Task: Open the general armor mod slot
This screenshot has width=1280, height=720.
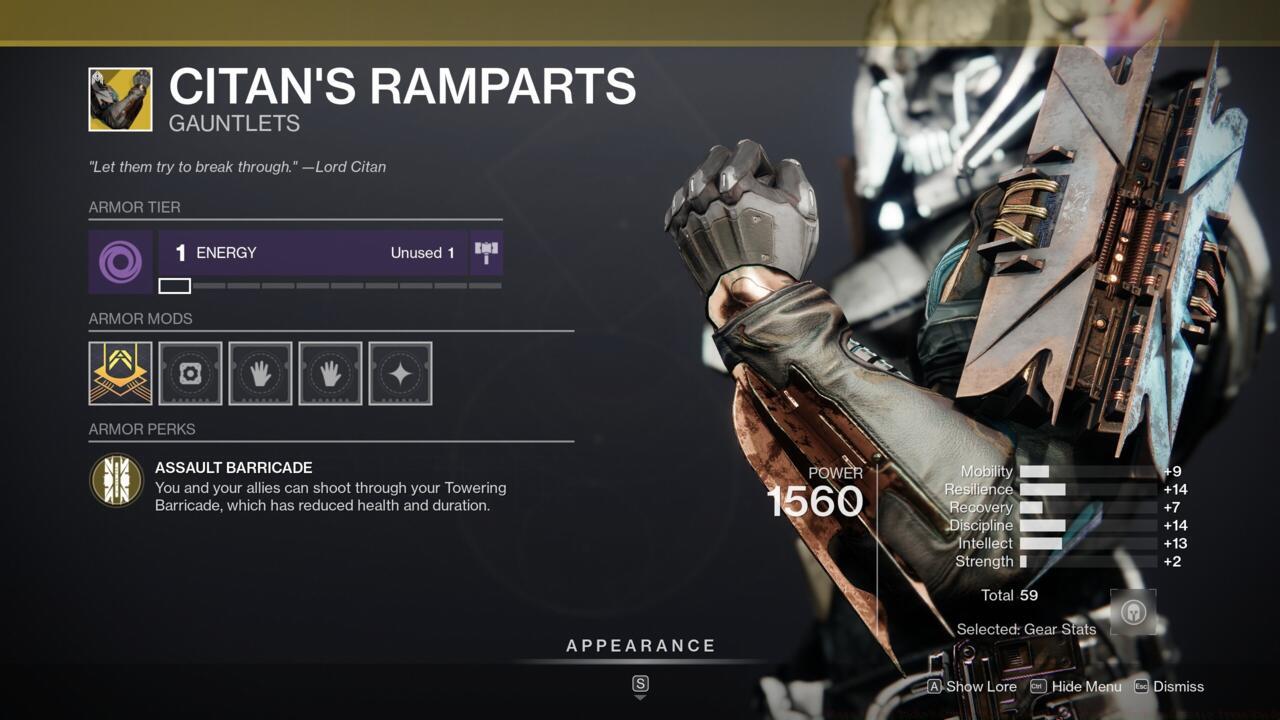Action: point(189,372)
